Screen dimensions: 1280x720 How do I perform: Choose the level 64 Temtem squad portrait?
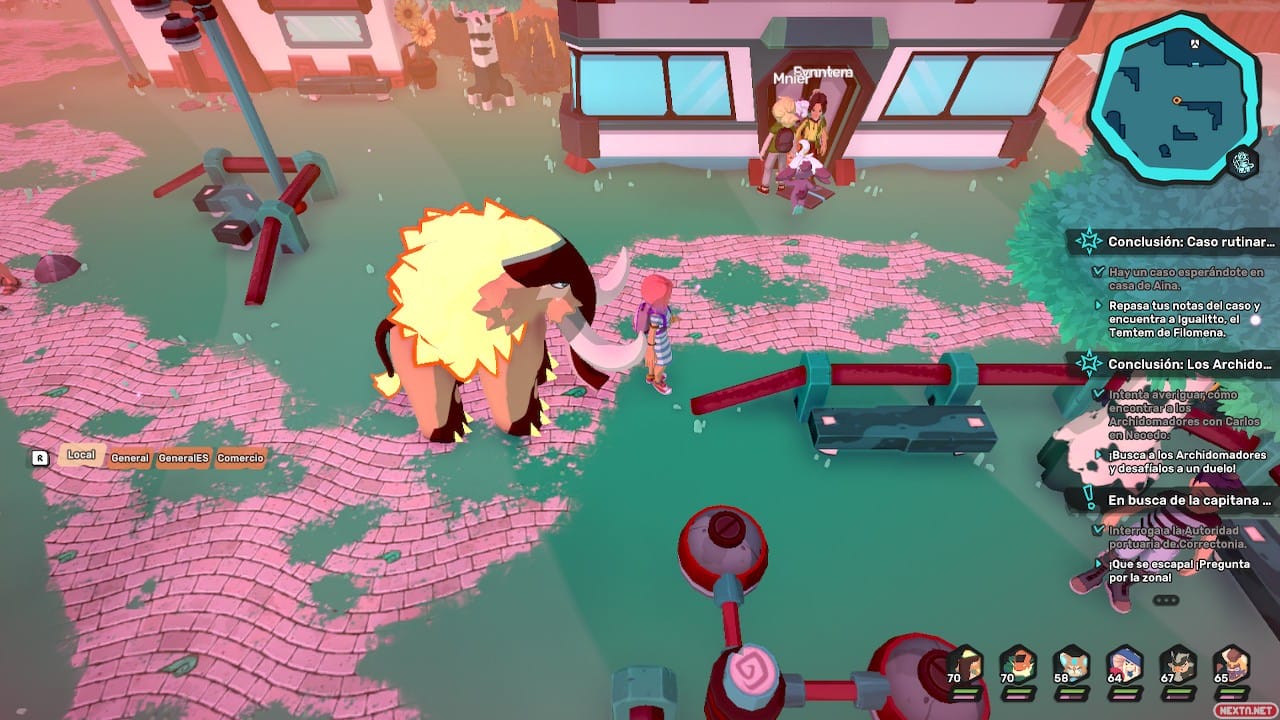point(1125,665)
